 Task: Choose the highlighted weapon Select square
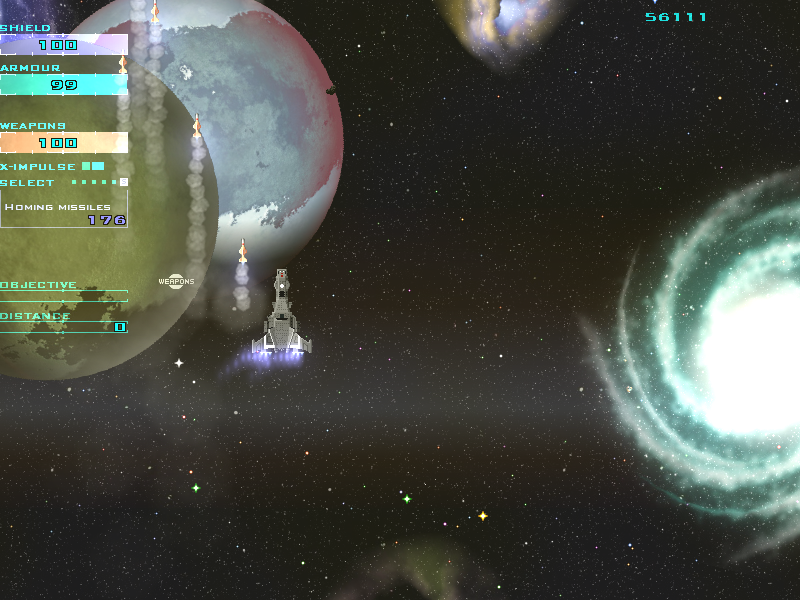point(123,182)
